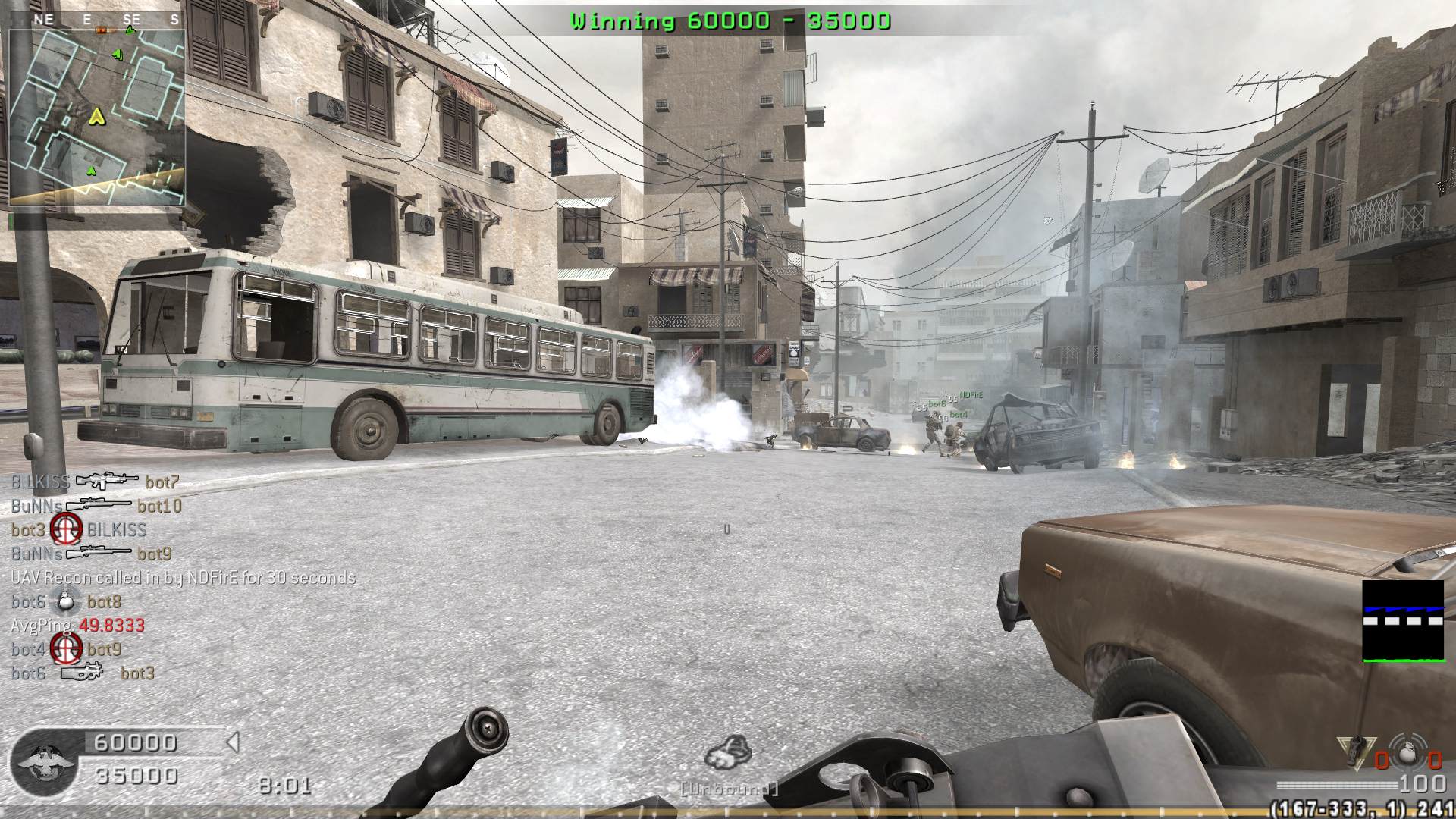1456x819 pixels.
Task: Click the minimap radar
Action: (x=96, y=118)
